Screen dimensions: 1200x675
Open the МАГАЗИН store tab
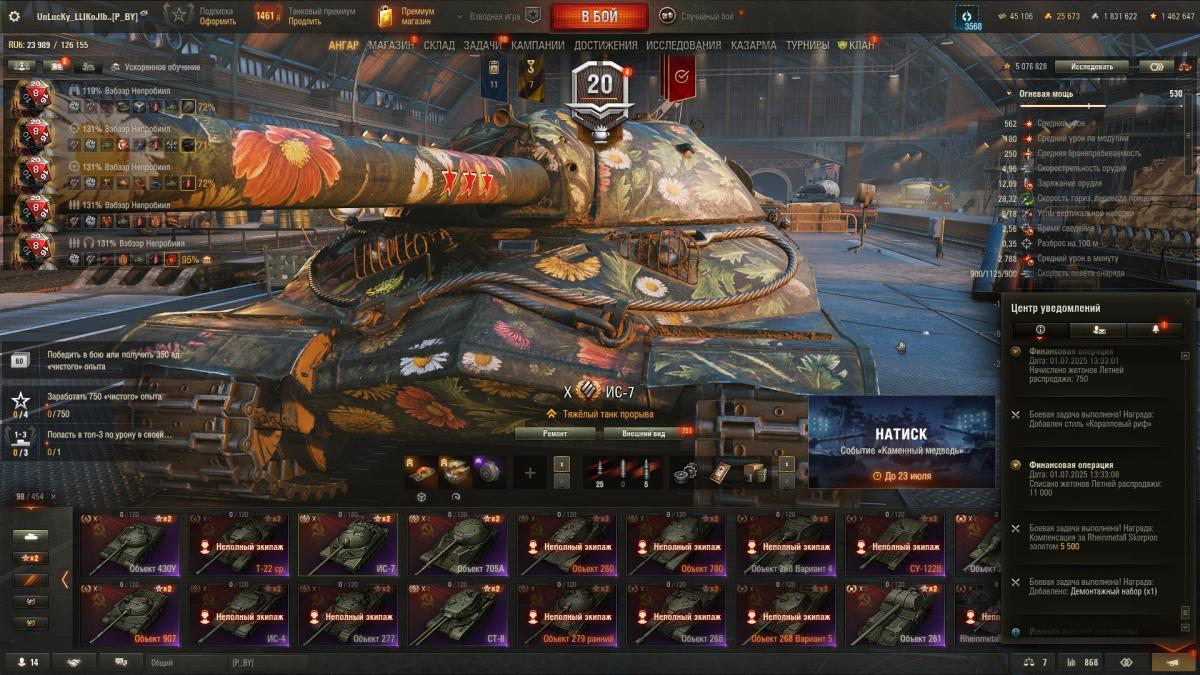390,45
